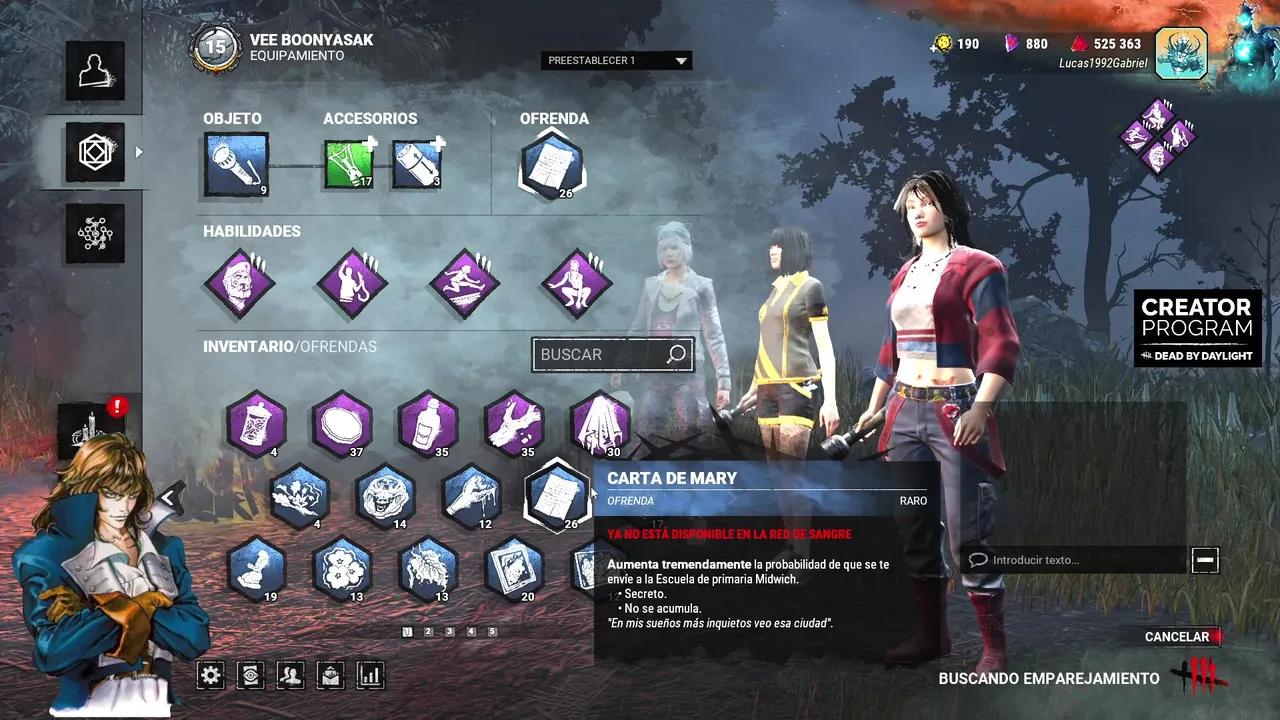The width and height of the screenshot is (1280, 720).
Task: Open the news mail icon
Action: [330, 675]
